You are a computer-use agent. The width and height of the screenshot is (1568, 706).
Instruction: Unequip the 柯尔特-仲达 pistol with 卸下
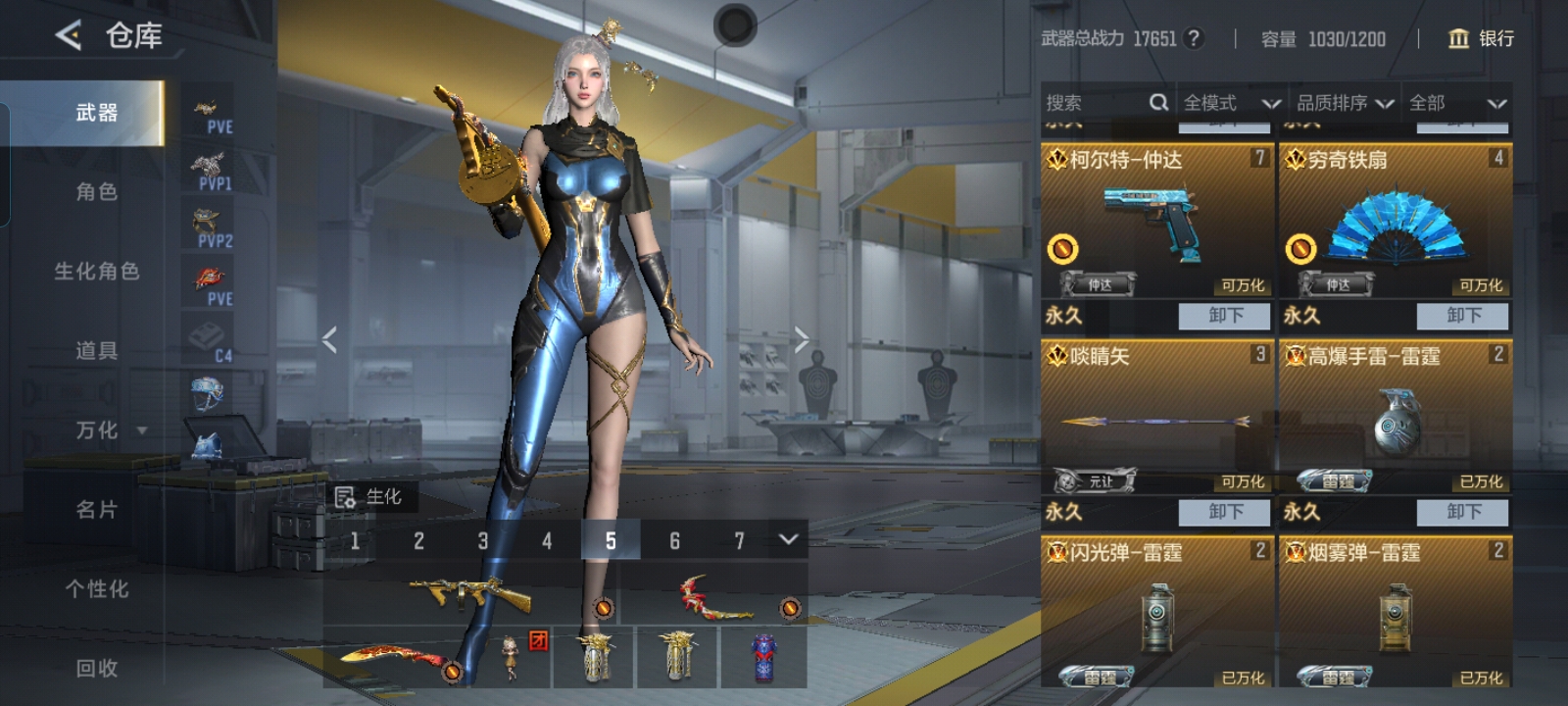1225,316
